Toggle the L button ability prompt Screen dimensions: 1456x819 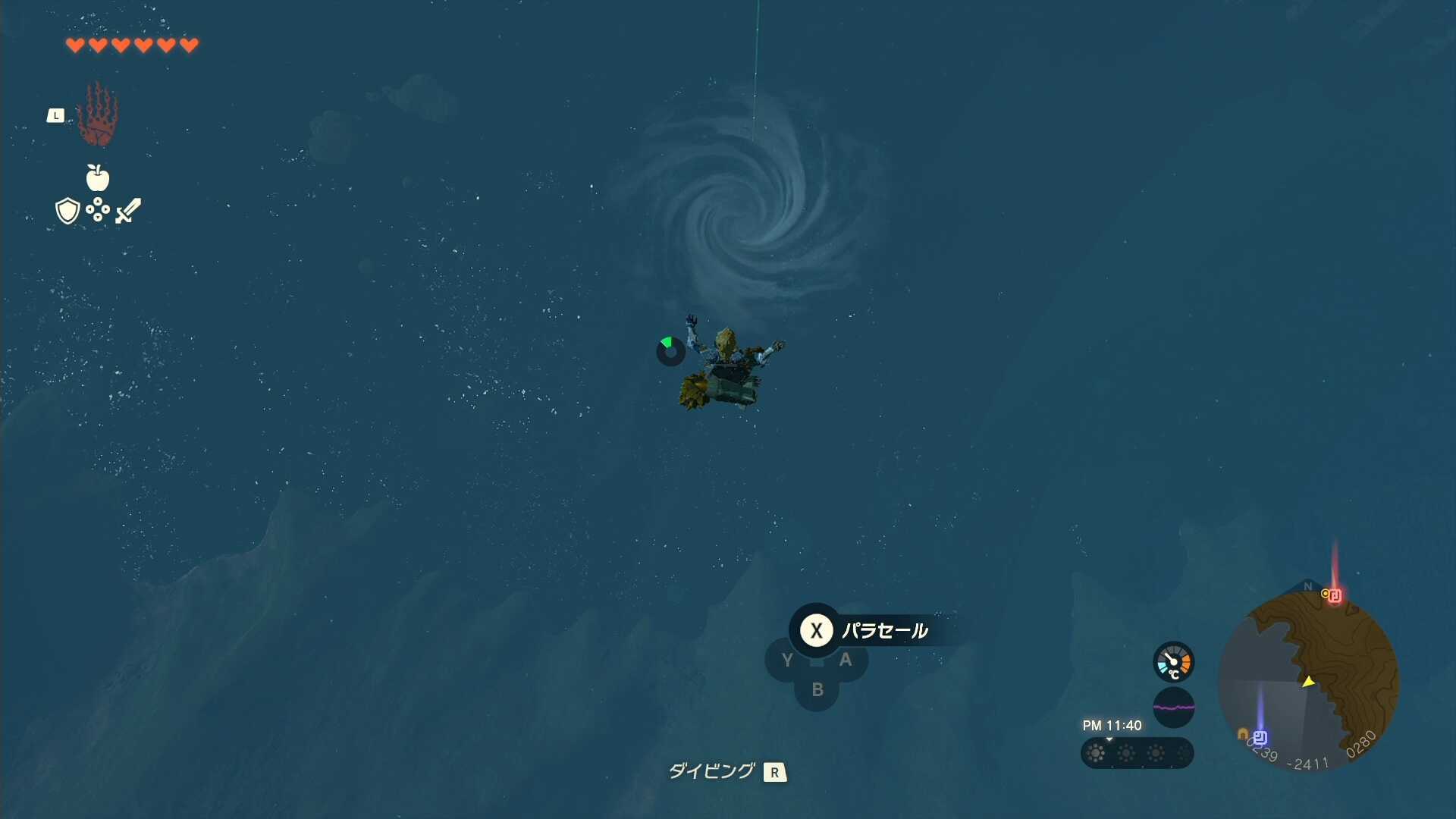(x=56, y=115)
